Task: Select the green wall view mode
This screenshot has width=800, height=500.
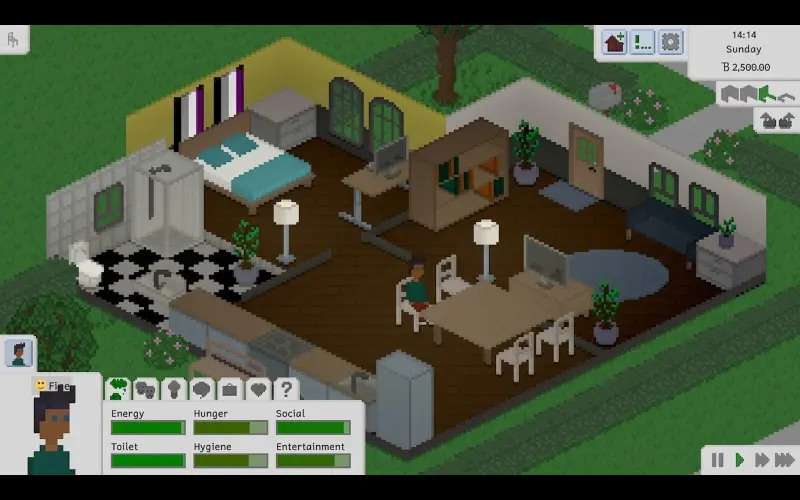Action: tap(765, 94)
